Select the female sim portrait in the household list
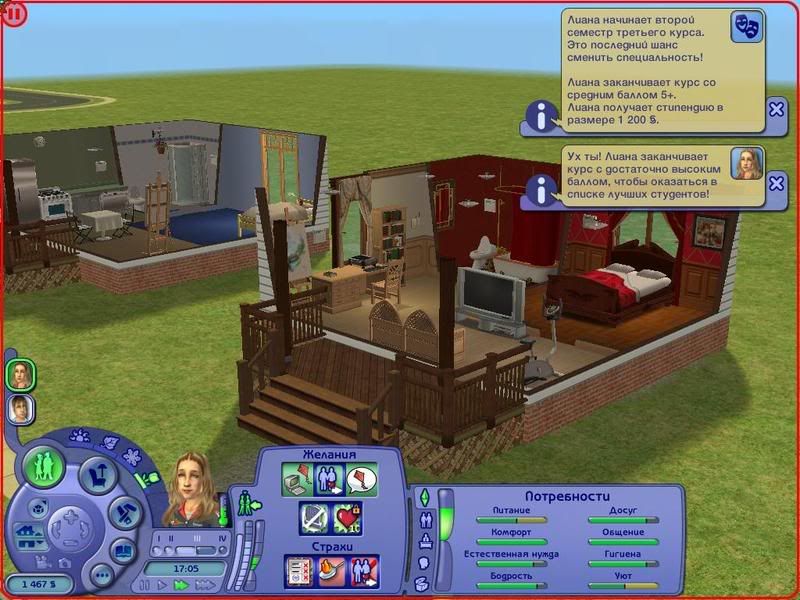This screenshot has width=800, height=600. [x=20, y=374]
